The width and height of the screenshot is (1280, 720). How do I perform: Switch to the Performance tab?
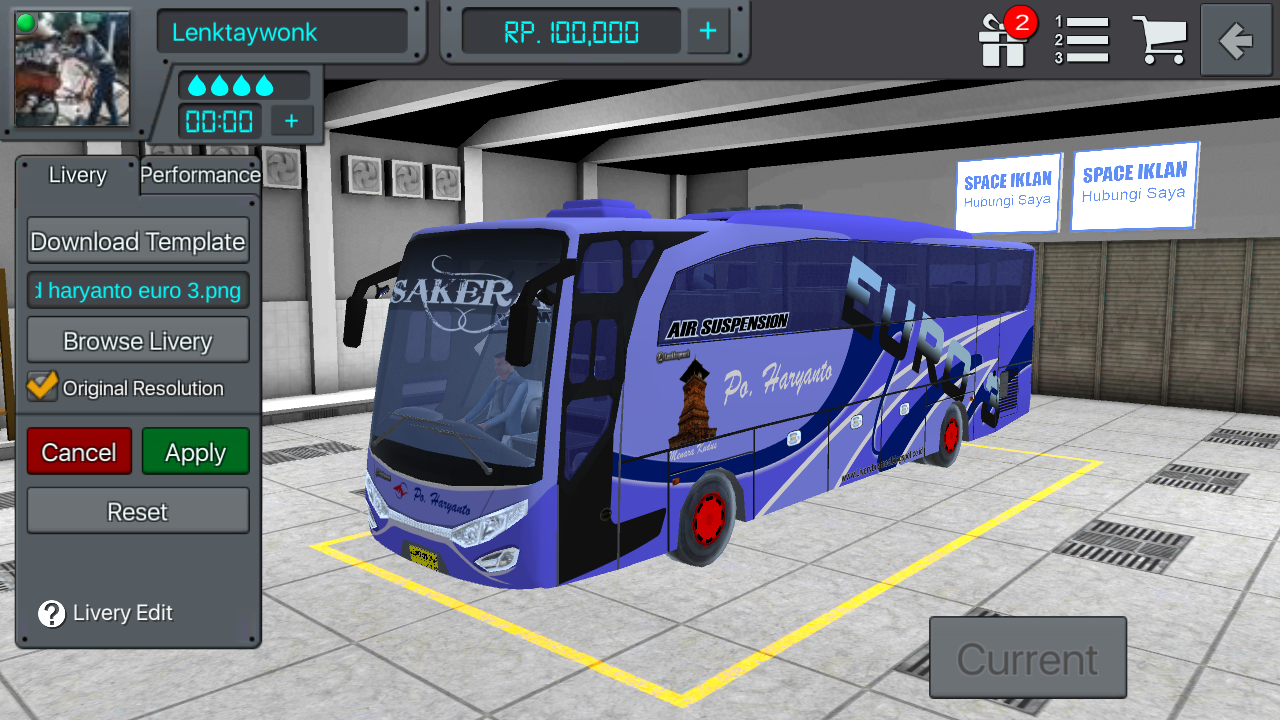199,175
